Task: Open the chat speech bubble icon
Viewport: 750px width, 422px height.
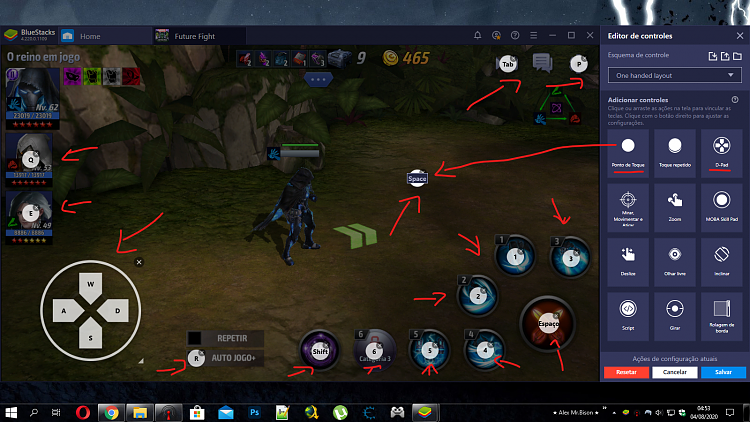Action: coord(542,63)
